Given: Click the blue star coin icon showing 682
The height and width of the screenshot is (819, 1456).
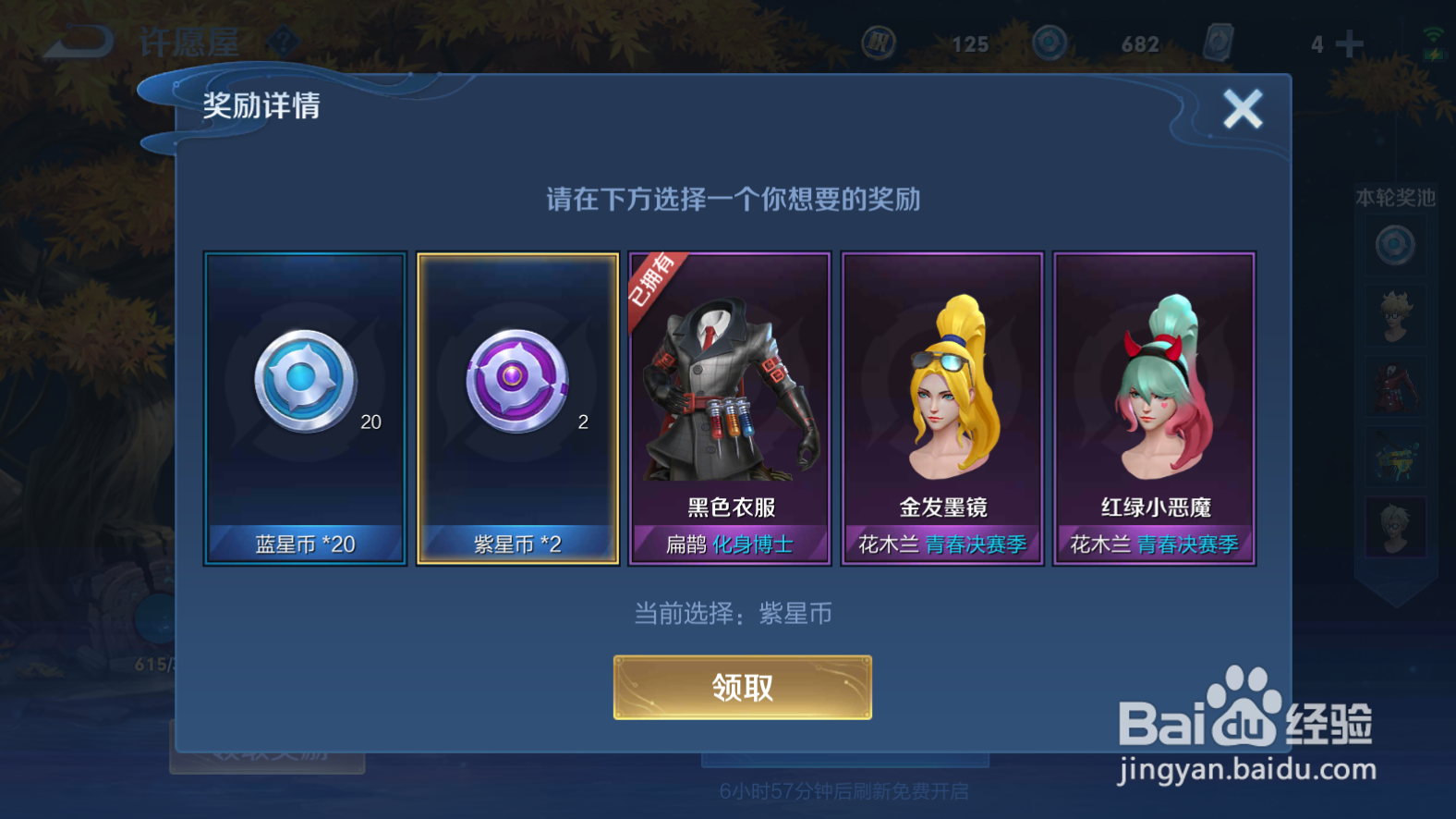Looking at the screenshot, I should [x=1049, y=42].
